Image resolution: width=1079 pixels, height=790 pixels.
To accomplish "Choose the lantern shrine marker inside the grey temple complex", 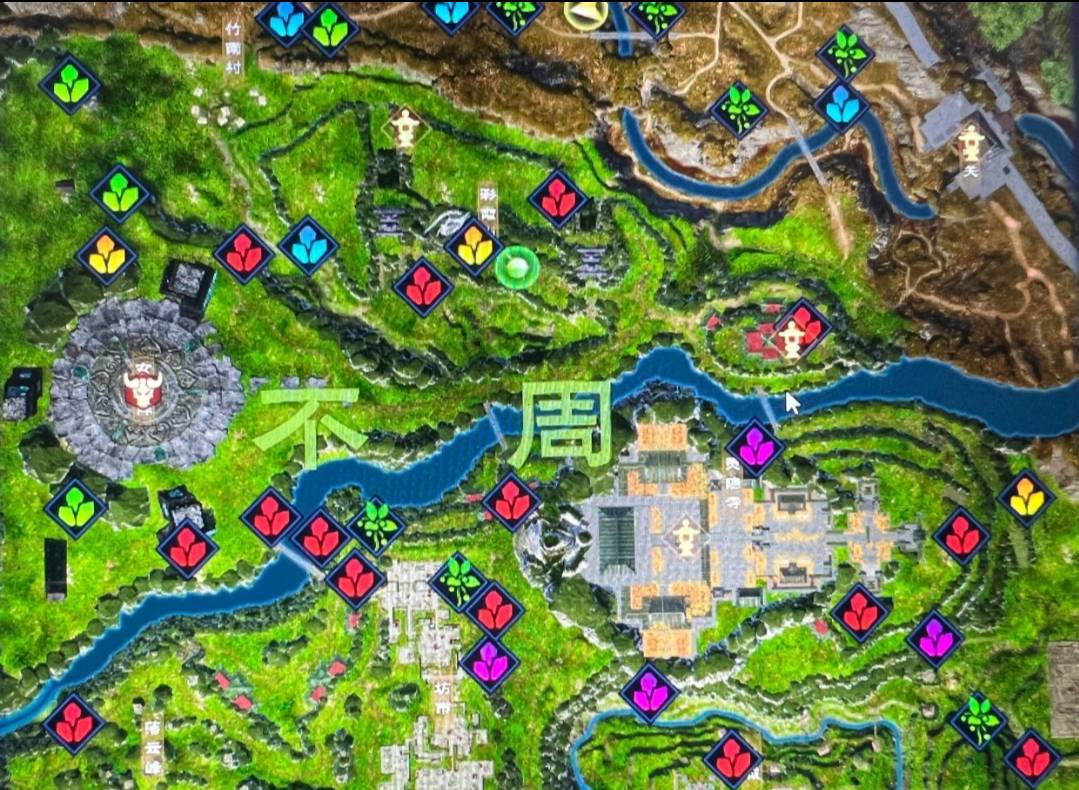I will tap(686, 535).
